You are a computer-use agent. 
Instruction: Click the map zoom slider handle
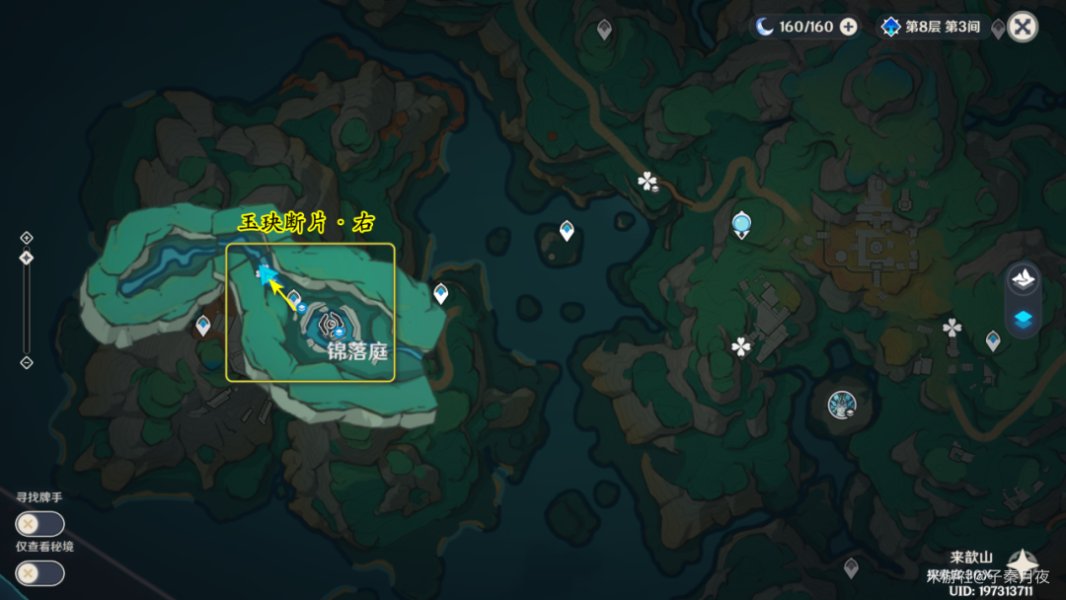[x=27, y=258]
